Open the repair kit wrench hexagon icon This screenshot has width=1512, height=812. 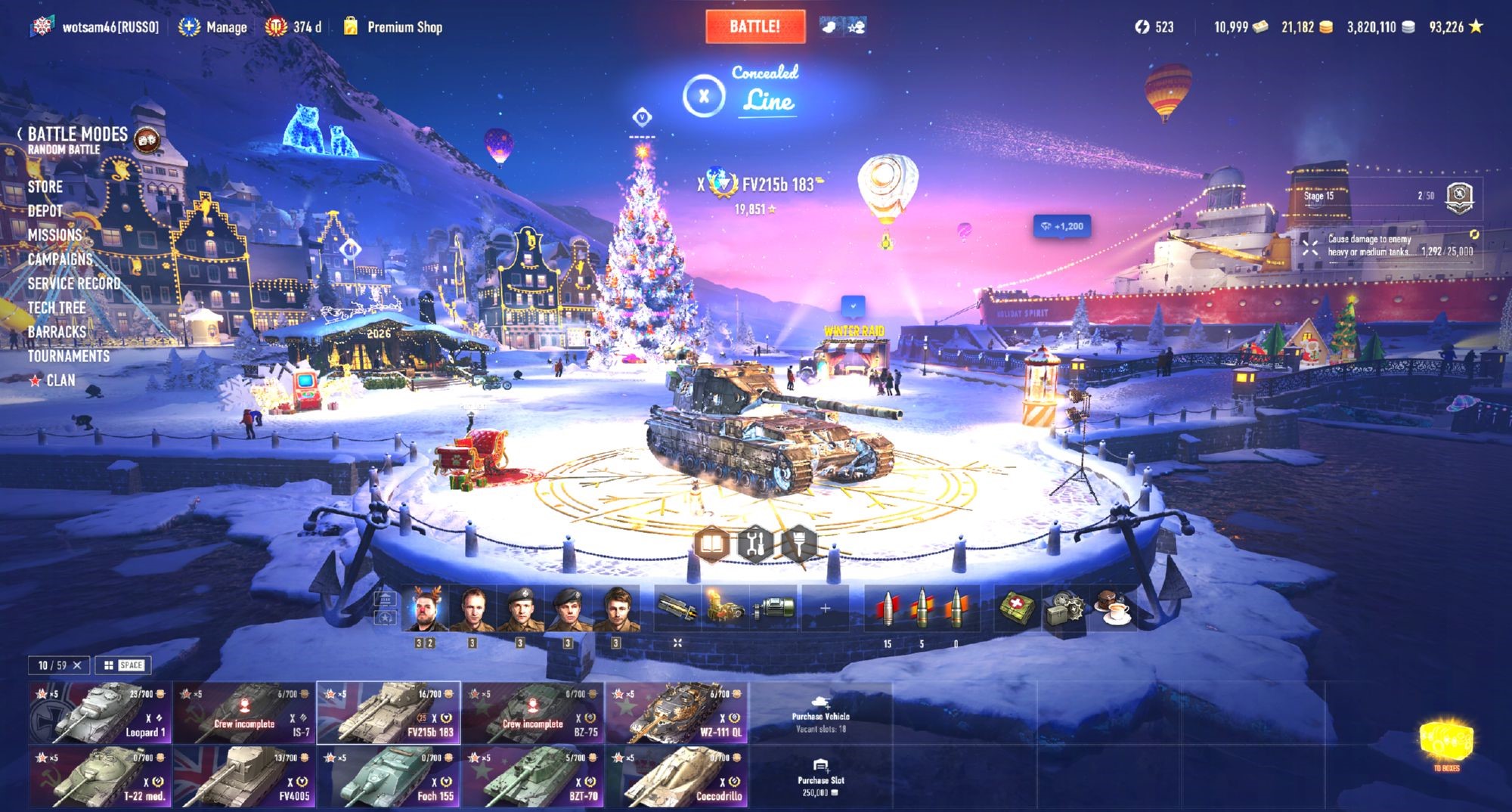755,543
